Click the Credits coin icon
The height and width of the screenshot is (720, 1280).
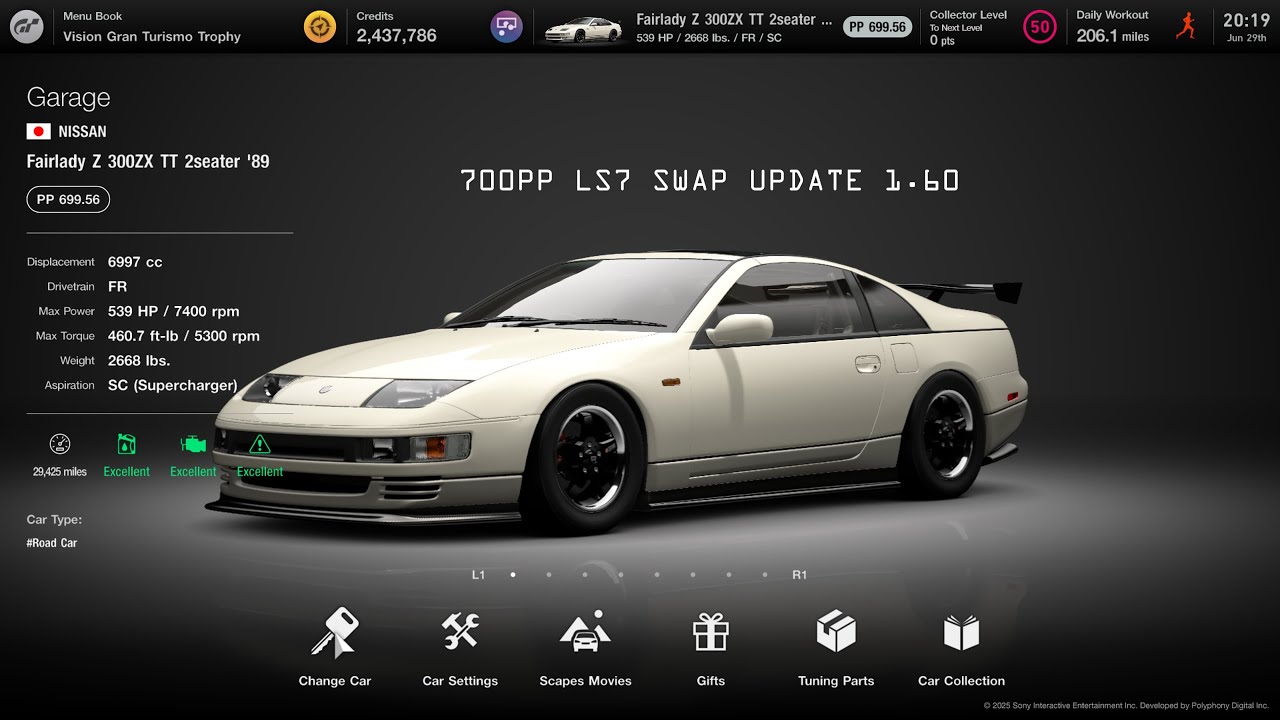click(319, 26)
